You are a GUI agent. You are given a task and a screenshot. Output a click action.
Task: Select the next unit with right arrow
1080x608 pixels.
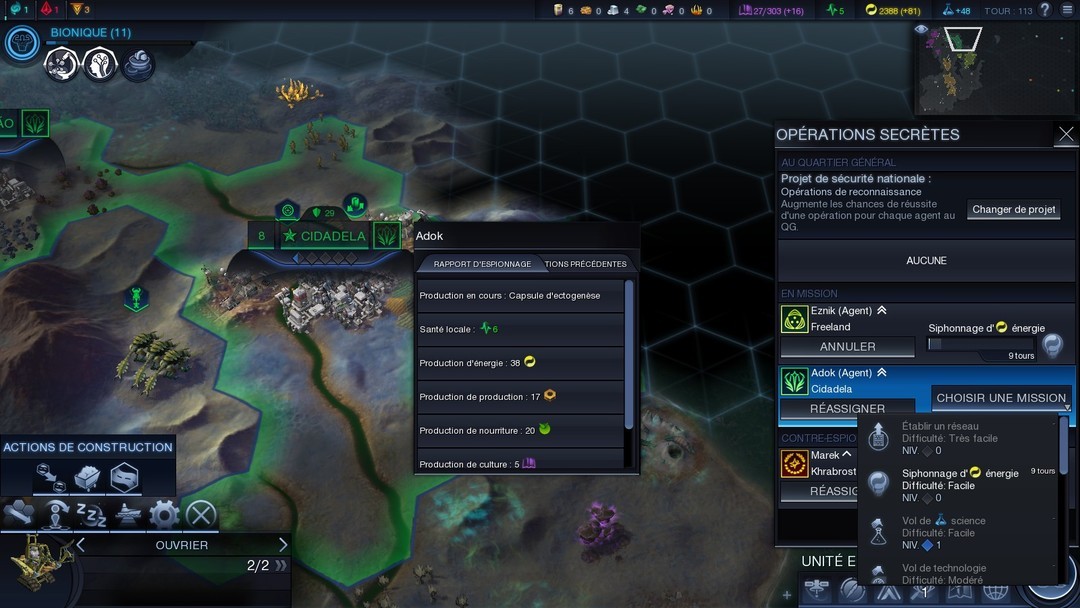[x=283, y=545]
